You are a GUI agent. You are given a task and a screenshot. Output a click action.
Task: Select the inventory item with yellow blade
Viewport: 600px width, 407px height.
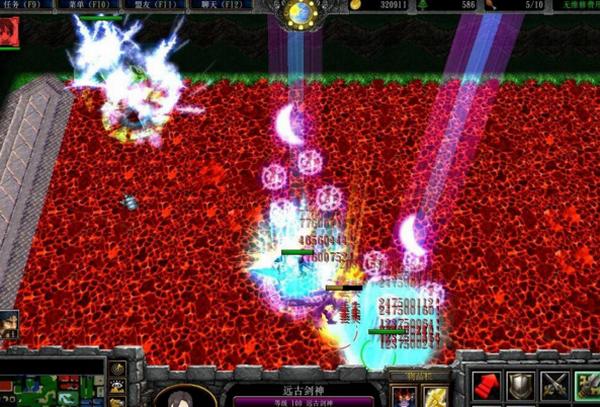[435, 397]
